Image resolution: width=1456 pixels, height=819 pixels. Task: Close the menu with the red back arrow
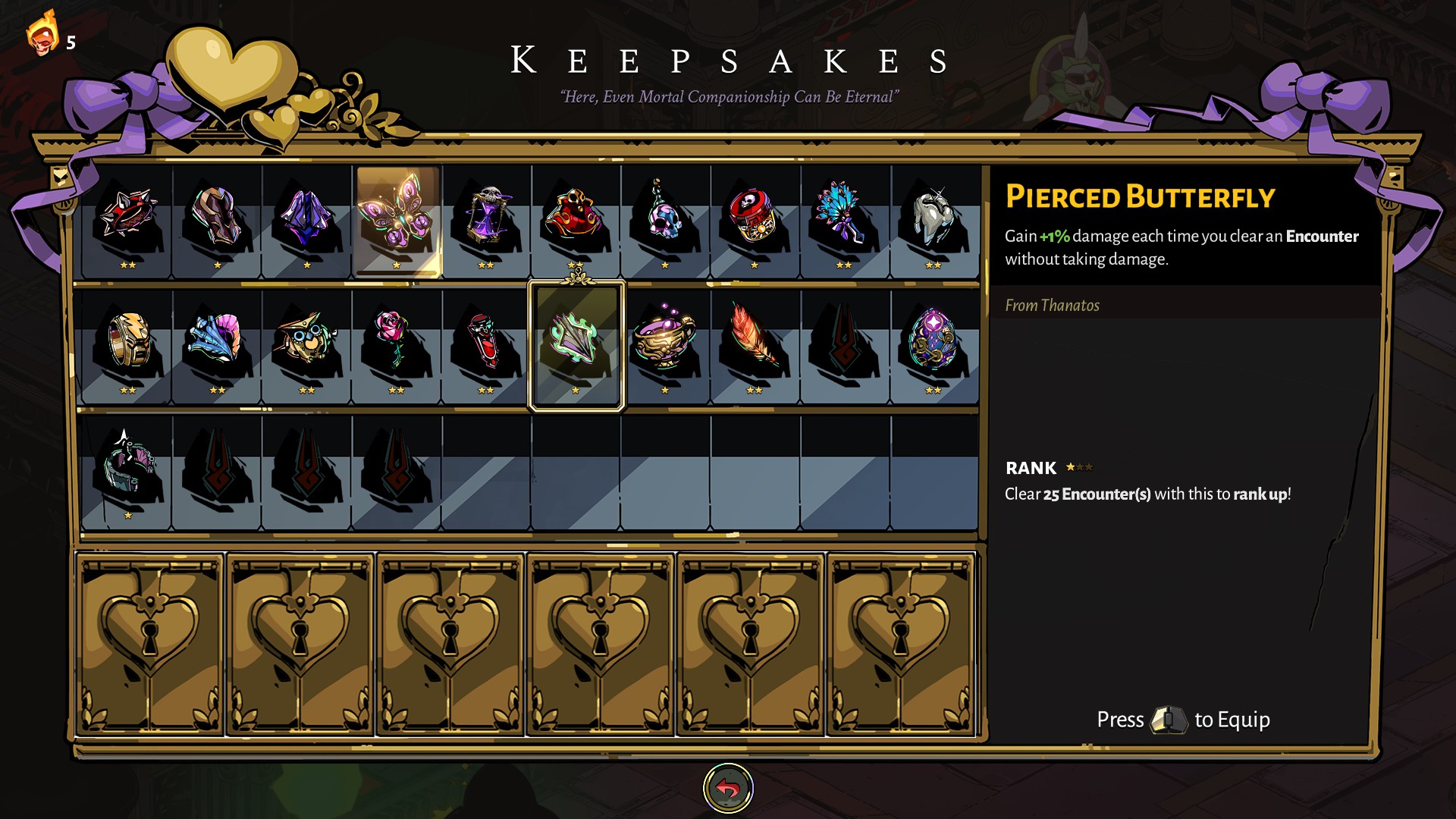point(728,789)
